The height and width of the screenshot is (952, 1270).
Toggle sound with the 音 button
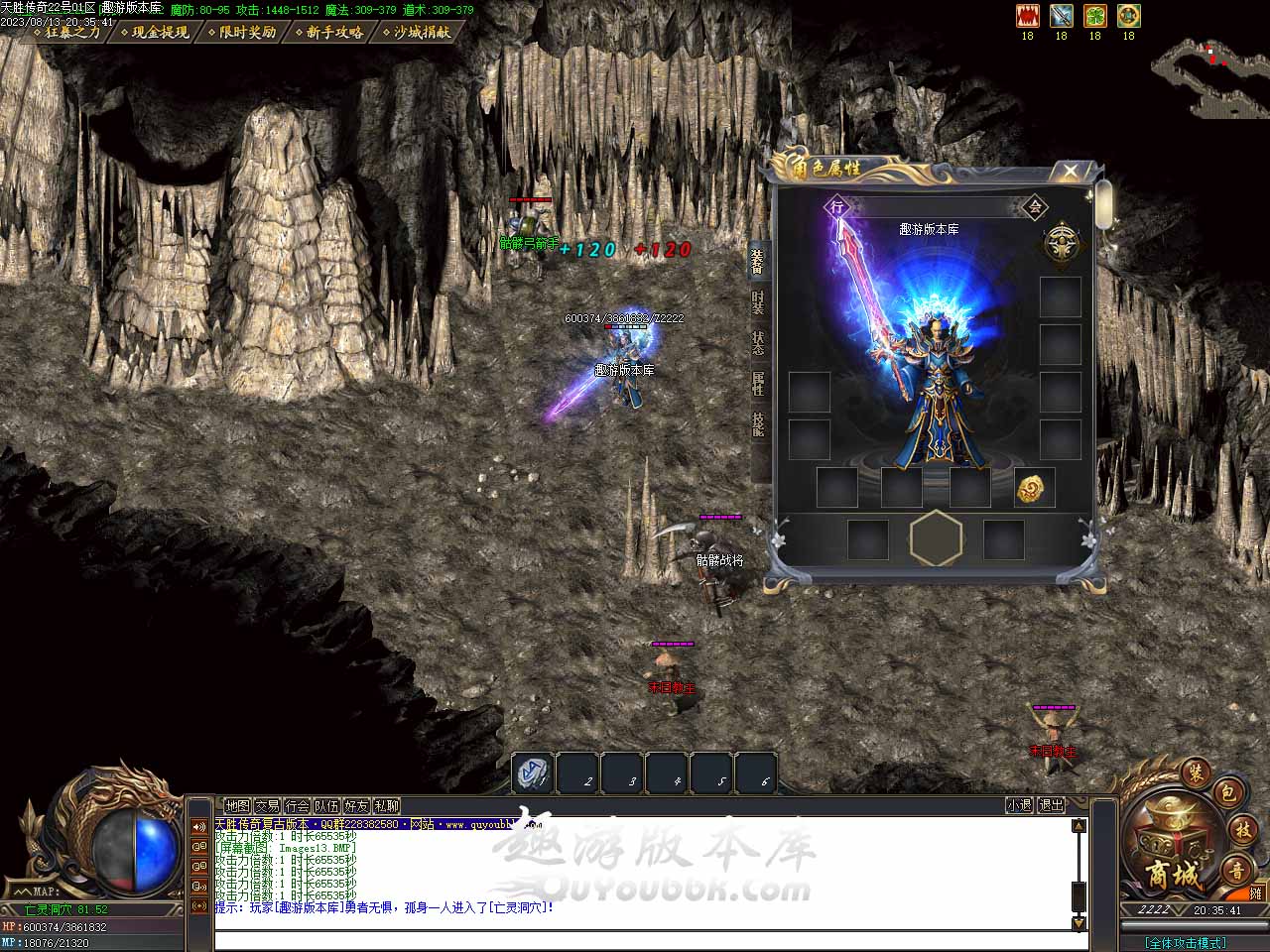[1236, 871]
